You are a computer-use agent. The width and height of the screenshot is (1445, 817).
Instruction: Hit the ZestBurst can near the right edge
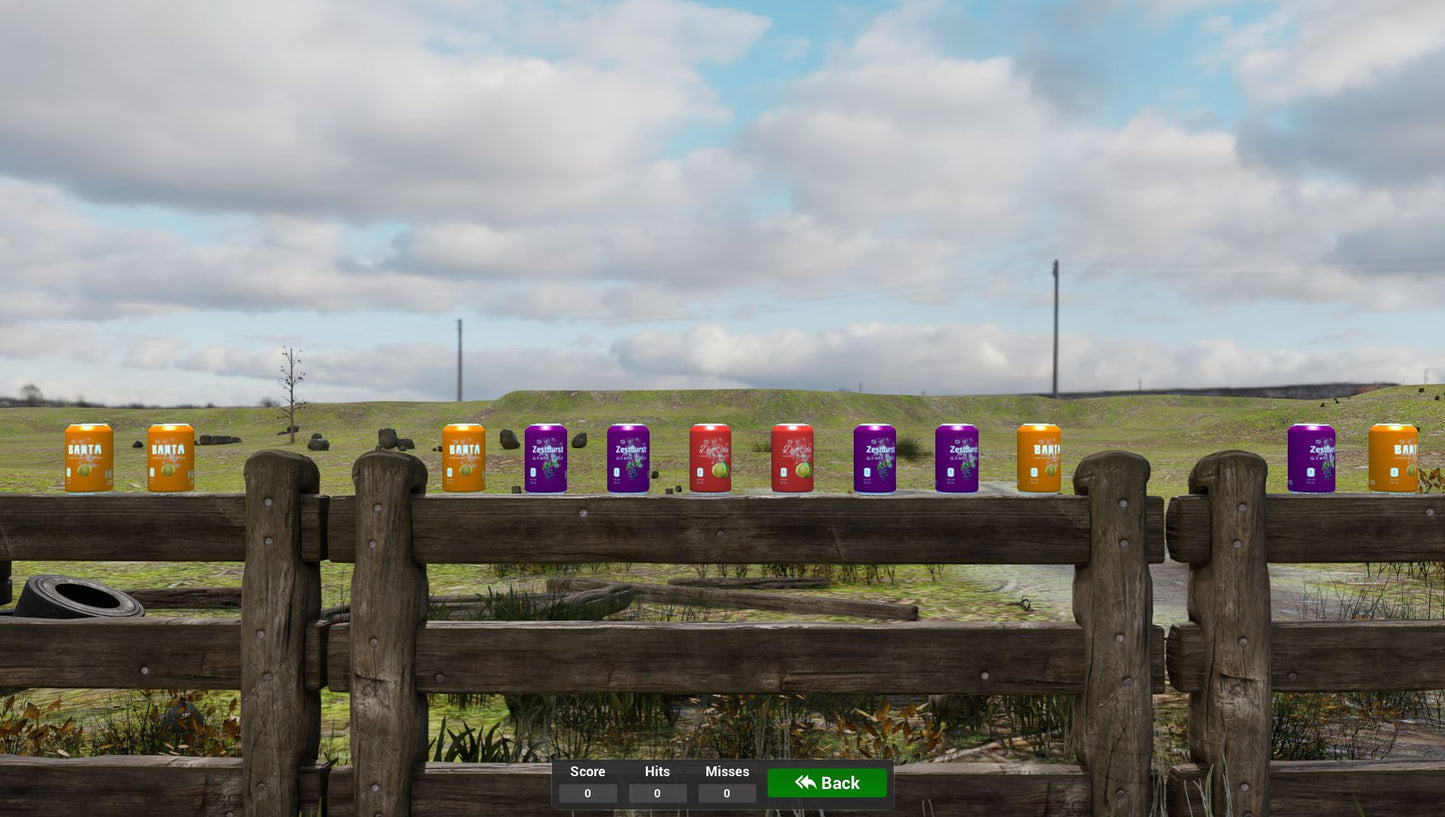coord(1312,458)
